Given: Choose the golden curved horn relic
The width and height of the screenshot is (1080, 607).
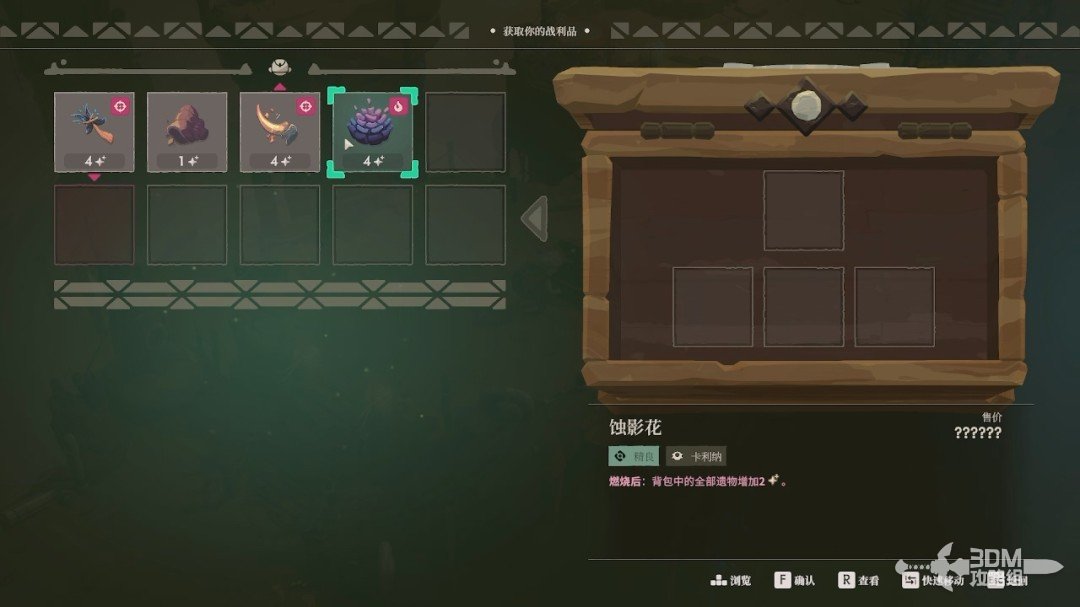Looking at the screenshot, I should point(280,132).
